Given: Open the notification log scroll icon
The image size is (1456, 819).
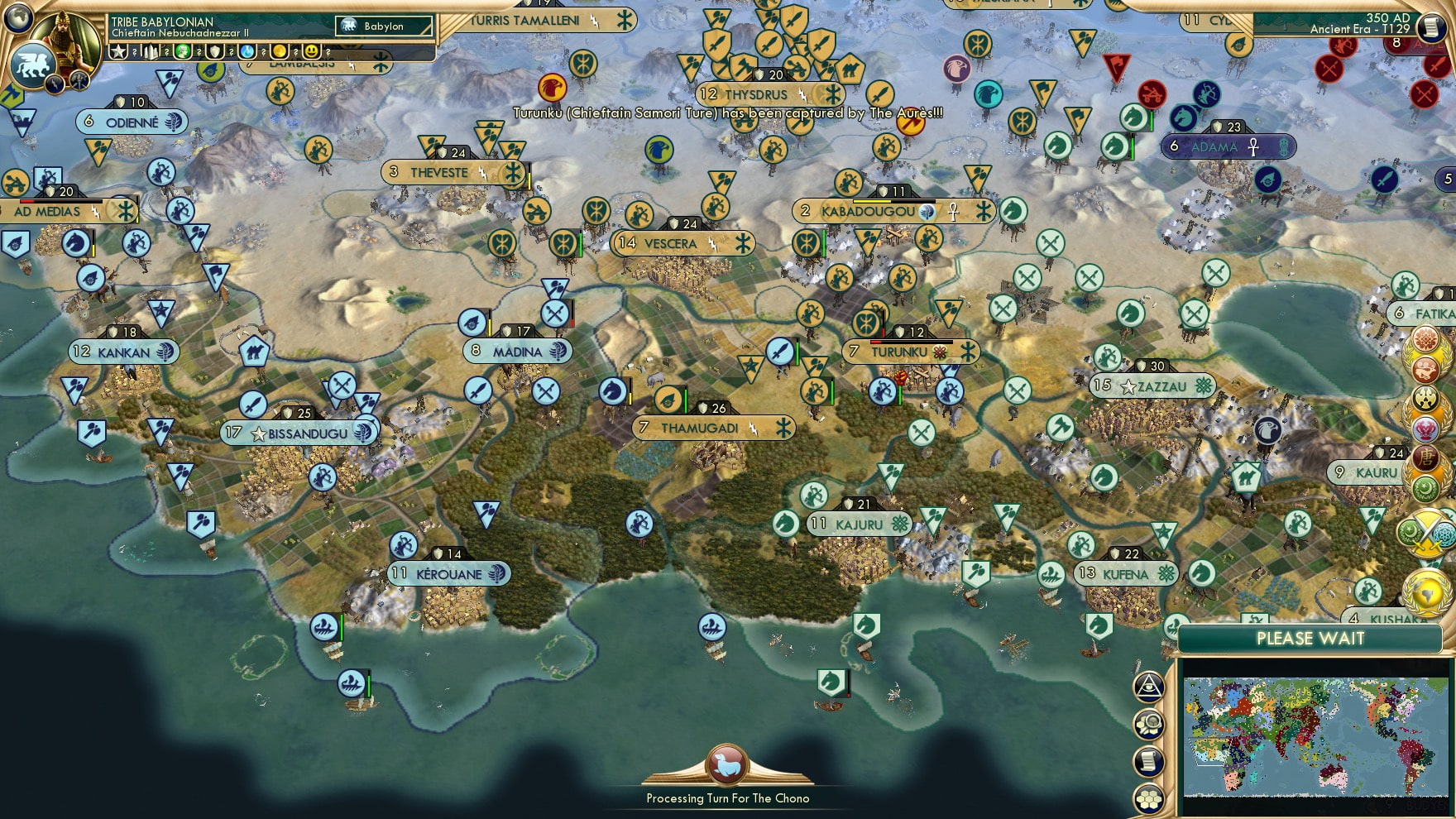Looking at the screenshot, I should tap(1147, 759).
